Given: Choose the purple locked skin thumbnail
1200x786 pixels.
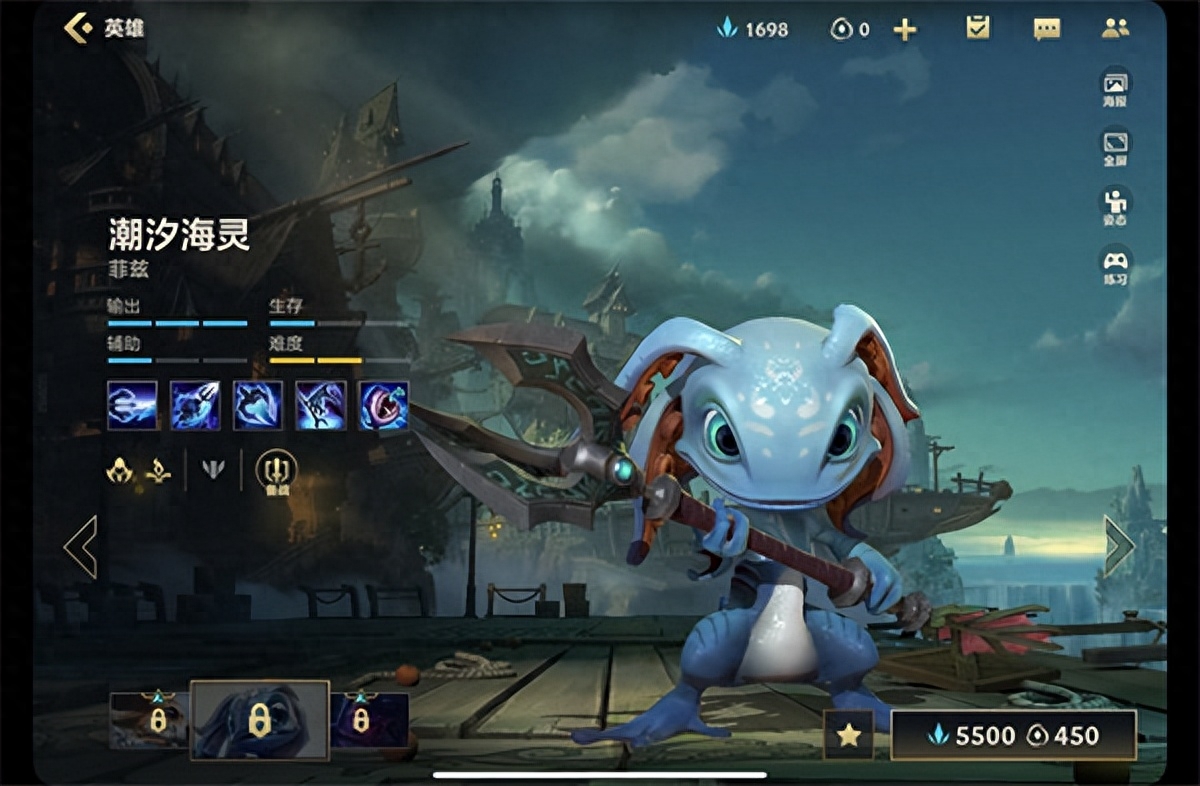Looking at the screenshot, I should tap(369, 720).
